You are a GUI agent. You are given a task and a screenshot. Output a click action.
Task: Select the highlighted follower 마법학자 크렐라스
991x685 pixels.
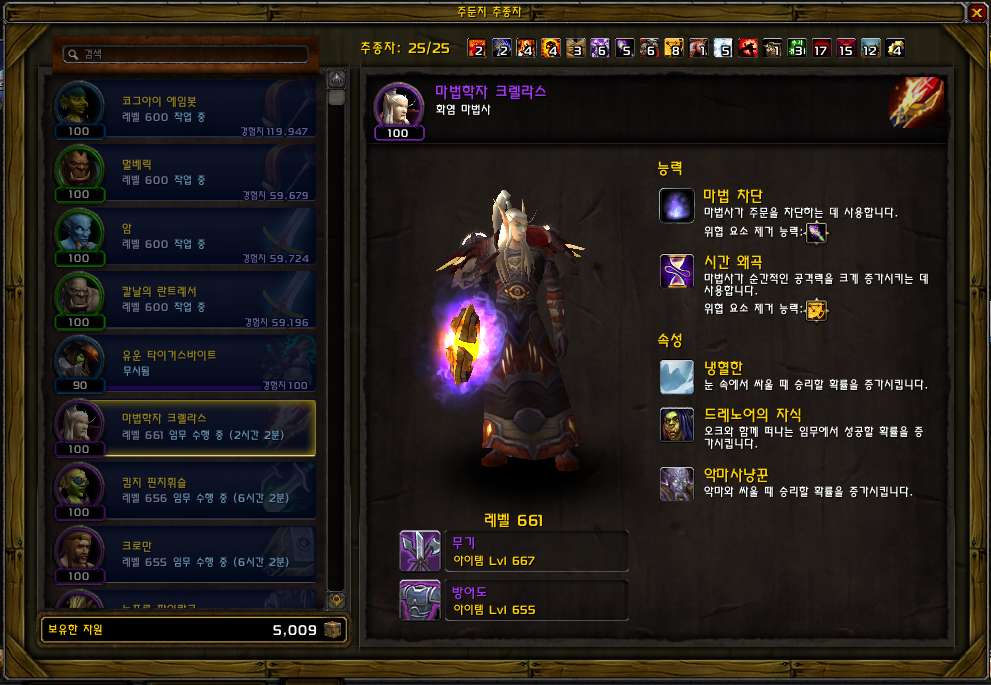pyautogui.click(x=185, y=428)
